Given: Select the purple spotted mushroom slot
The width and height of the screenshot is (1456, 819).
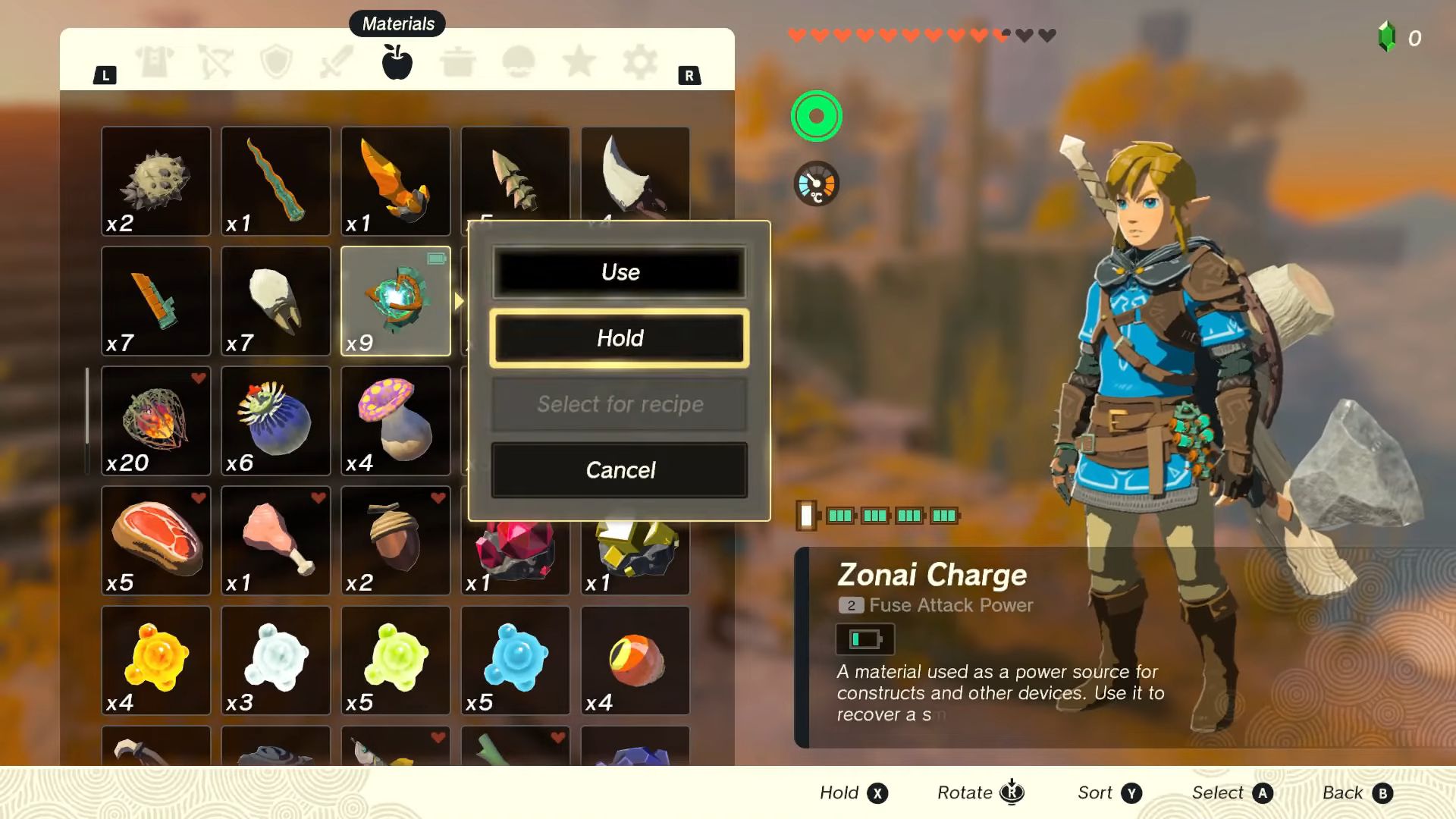Looking at the screenshot, I should tap(395, 421).
